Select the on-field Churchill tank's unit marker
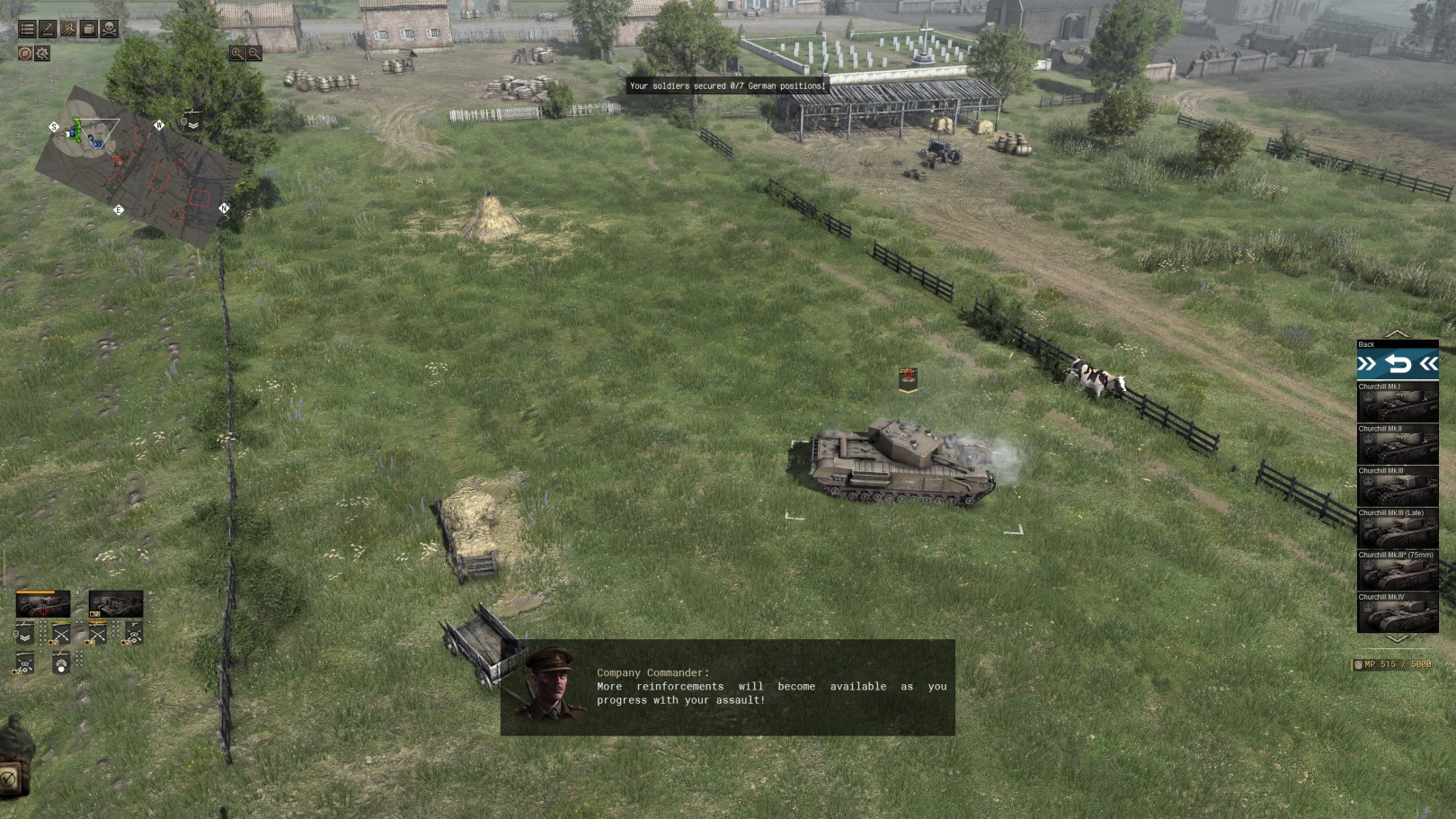The width and height of the screenshot is (1456, 819). (908, 379)
